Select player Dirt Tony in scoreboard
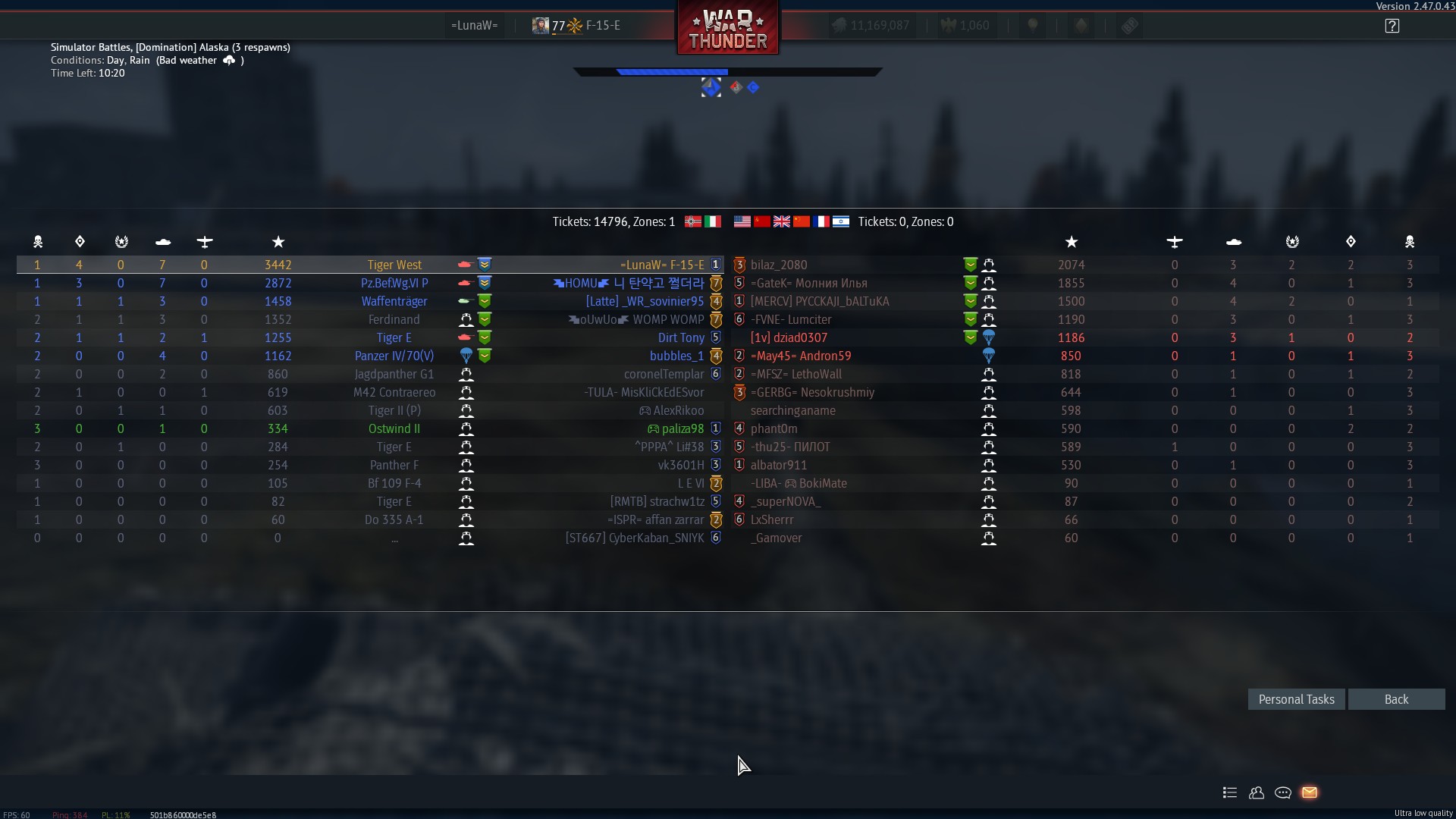 [x=680, y=337]
